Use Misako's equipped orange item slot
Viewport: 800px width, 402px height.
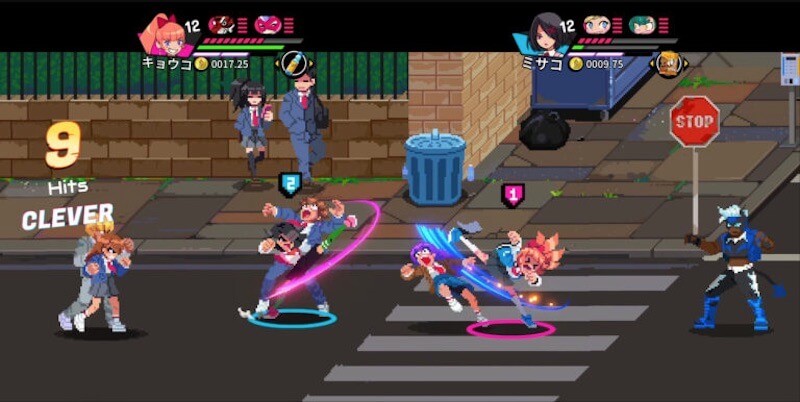(669, 63)
